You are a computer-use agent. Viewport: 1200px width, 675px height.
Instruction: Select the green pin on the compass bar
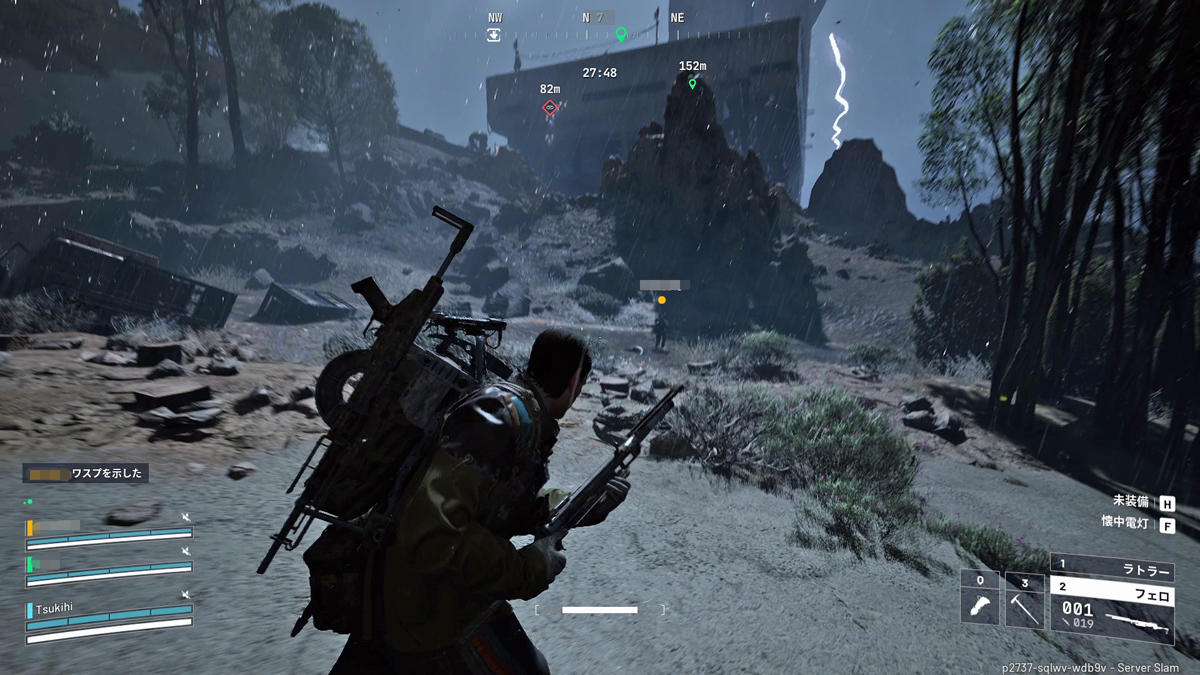coord(620,35)
